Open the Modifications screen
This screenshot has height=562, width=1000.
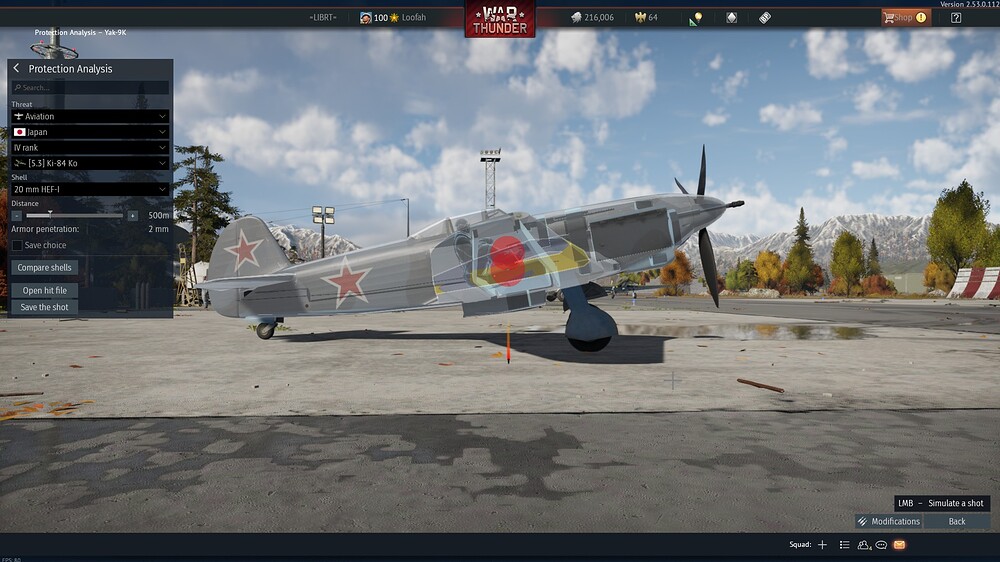click(888, 521)
